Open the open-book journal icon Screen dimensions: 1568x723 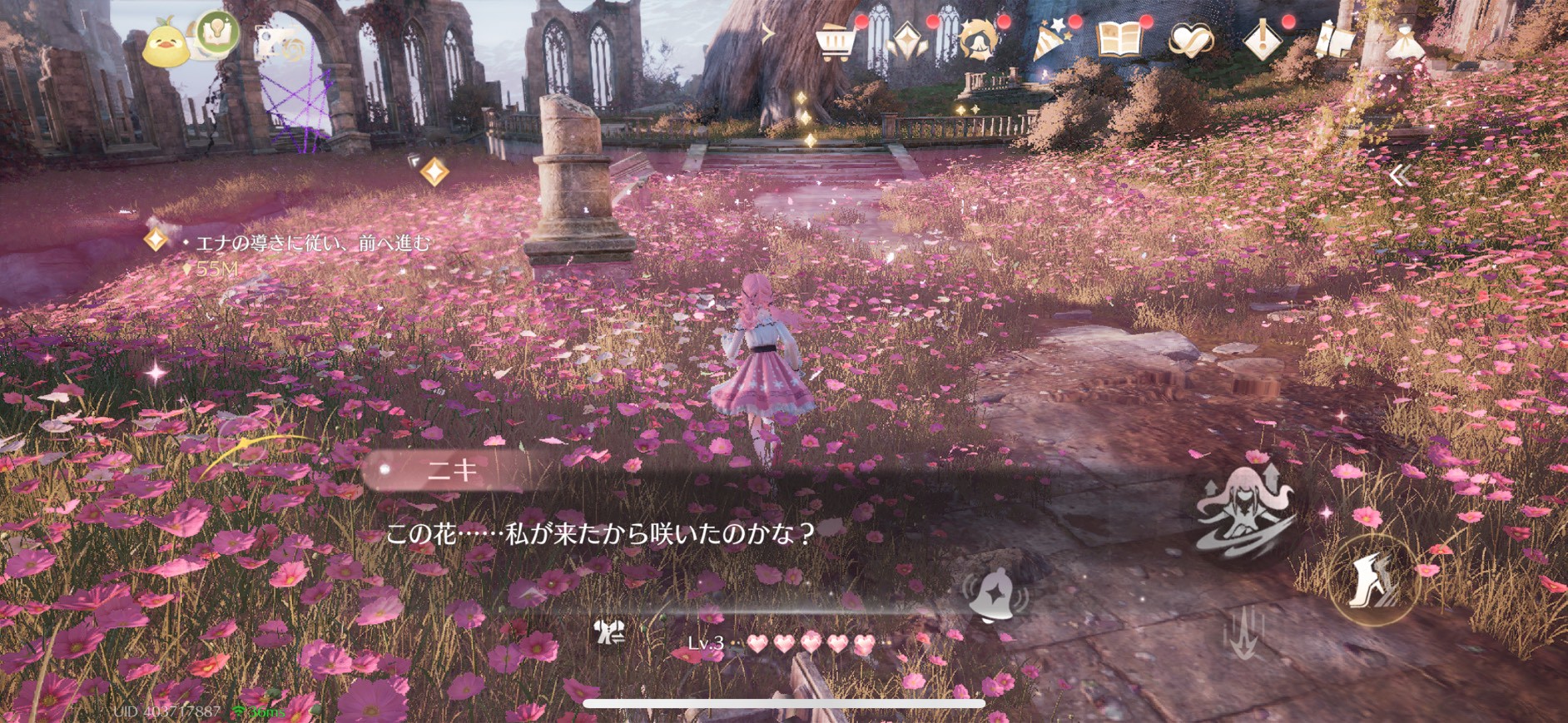[x=1119, y=39]
